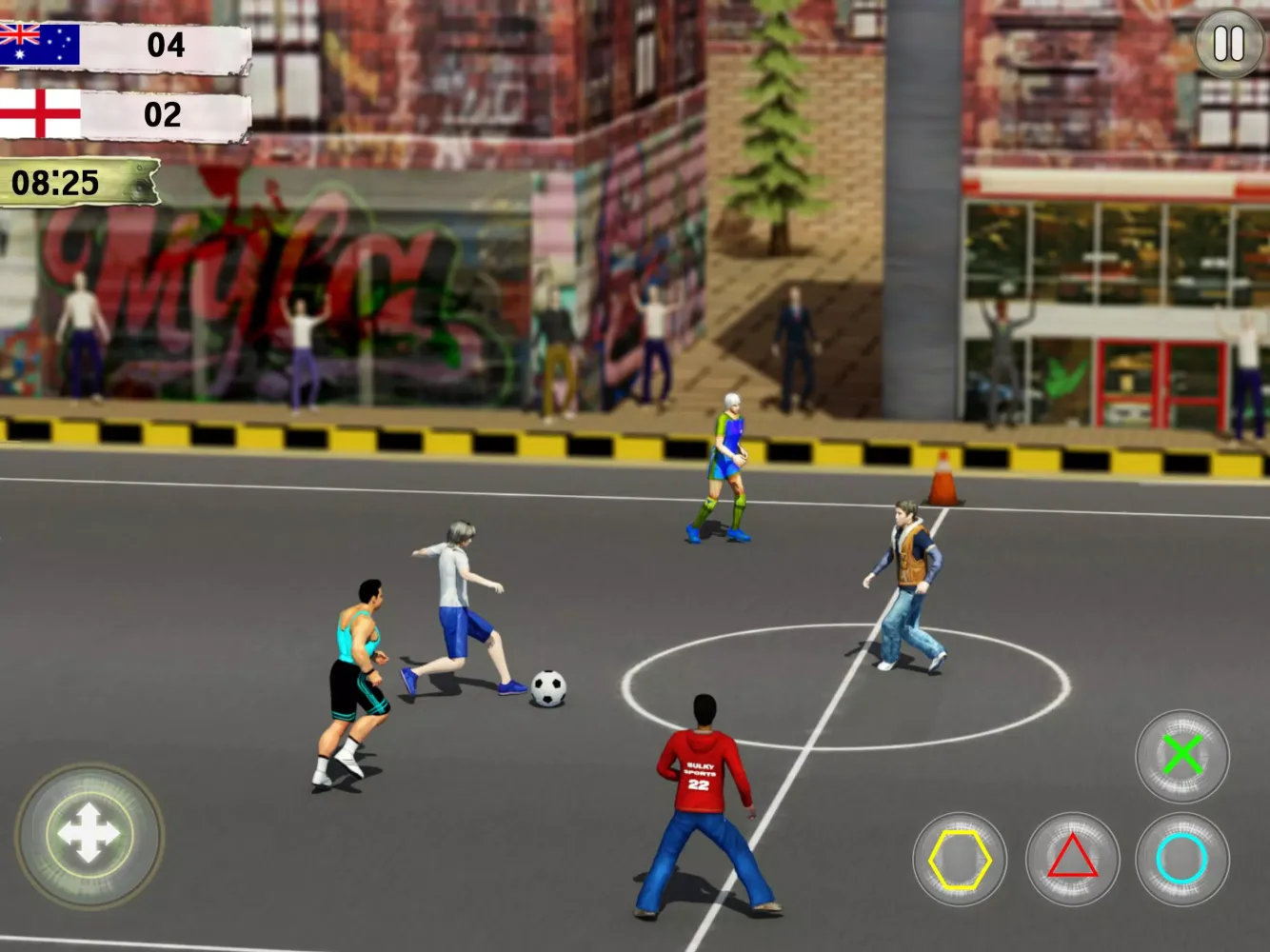The width and height of the screenshot is (1270, 952).
Task: Tap the green X action button
Action: click(1182, 756)
